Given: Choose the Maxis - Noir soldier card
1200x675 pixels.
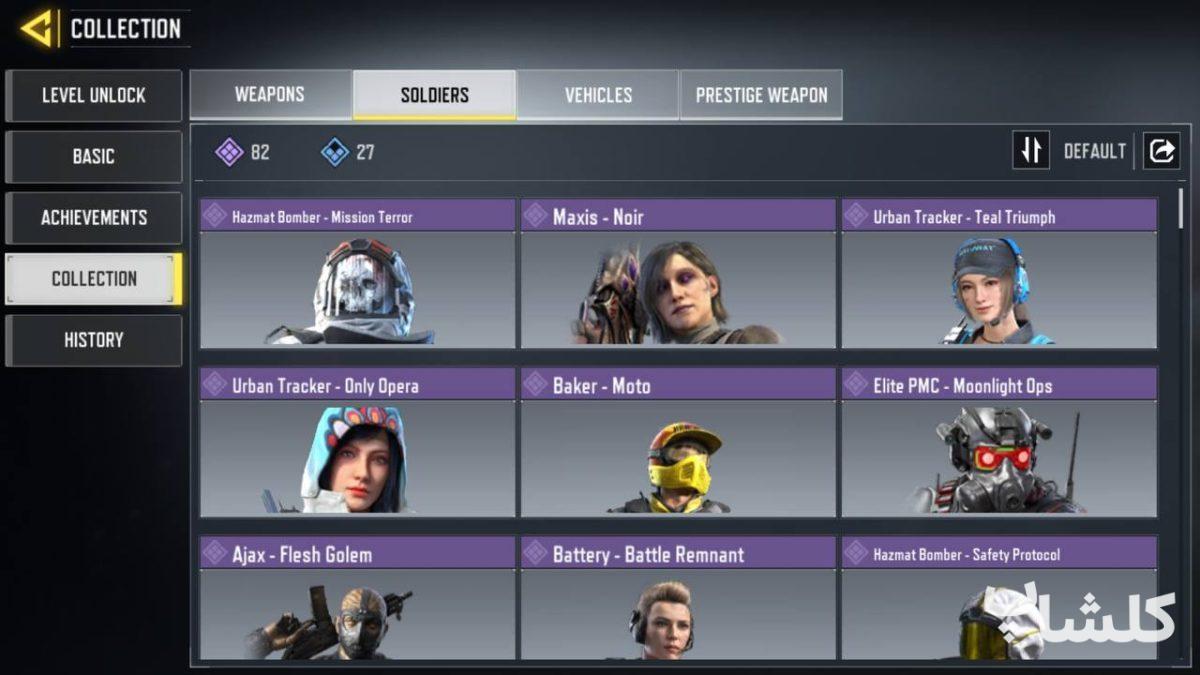Looking at the screenshot, I should point(677,274).
